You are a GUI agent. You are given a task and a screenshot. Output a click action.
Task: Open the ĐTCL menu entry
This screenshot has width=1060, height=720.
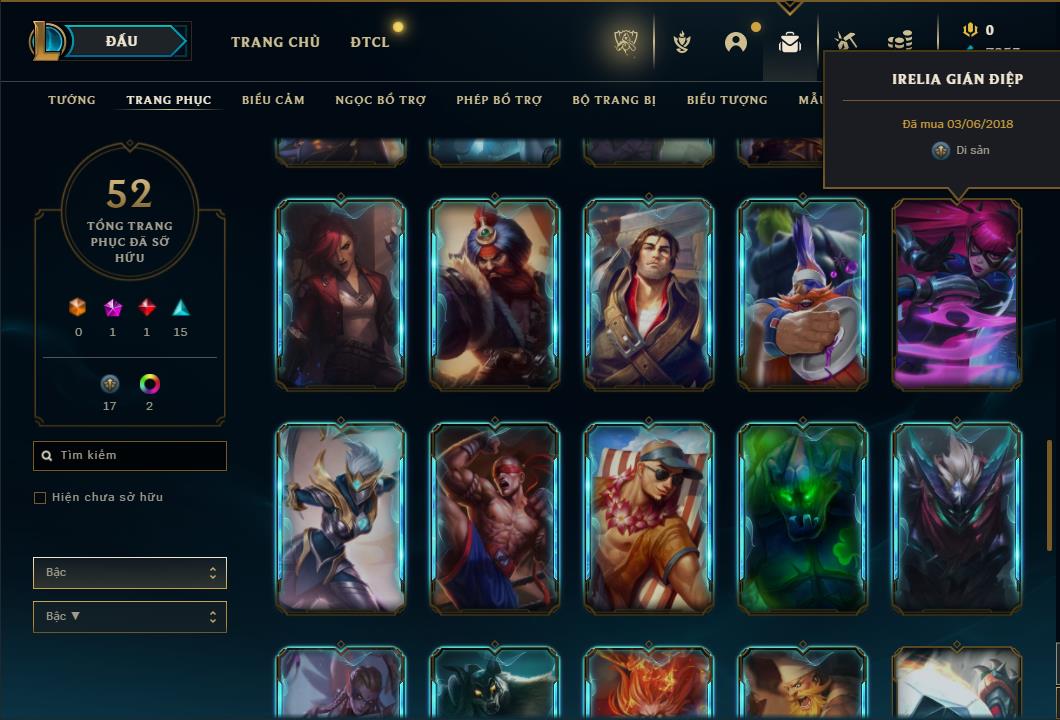pos(370,42)
